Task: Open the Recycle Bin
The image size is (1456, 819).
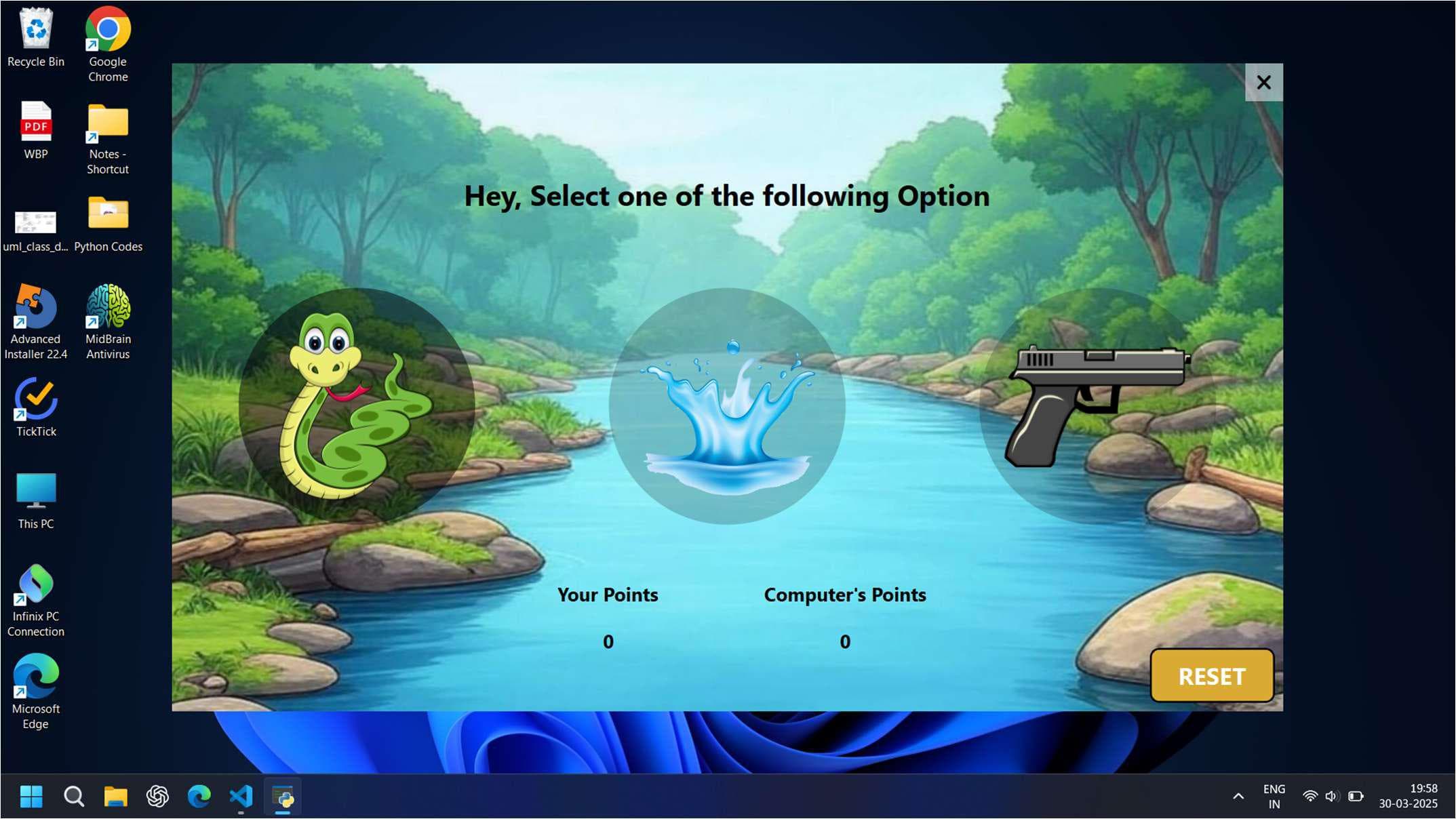Action: pos(36,28)
